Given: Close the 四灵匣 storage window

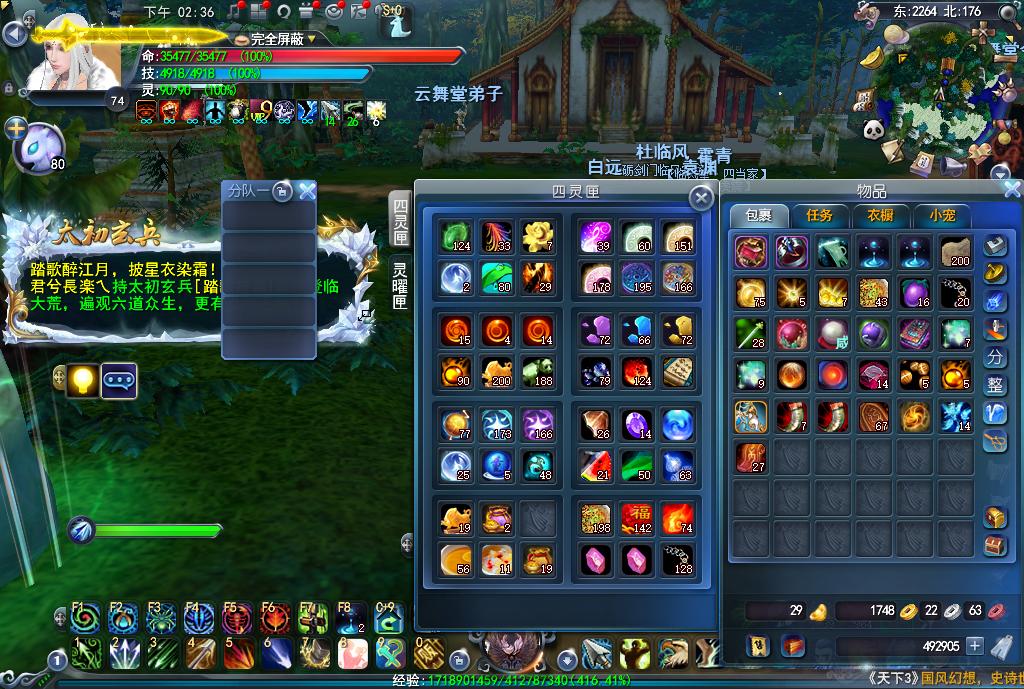Looking at the screenshot, I should [702, 198].
